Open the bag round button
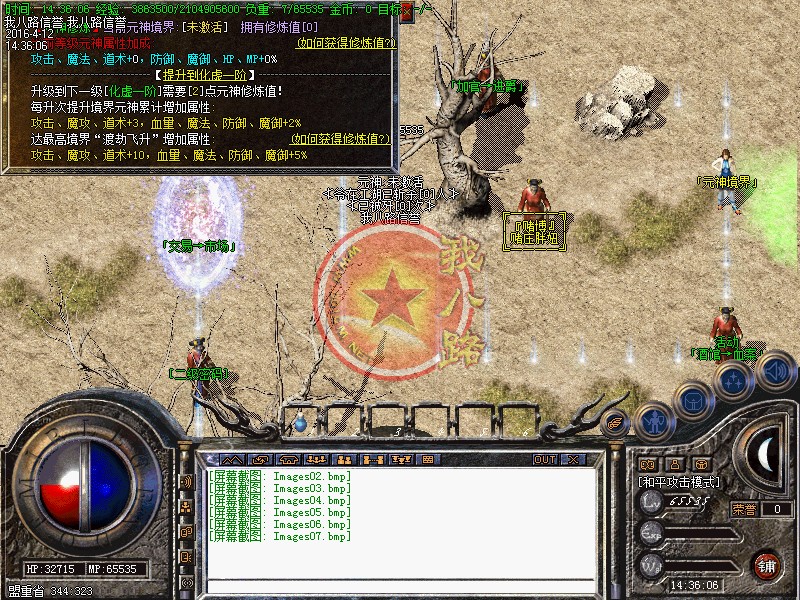The width and height of the screenshot is (800, 600). (693, 400)
